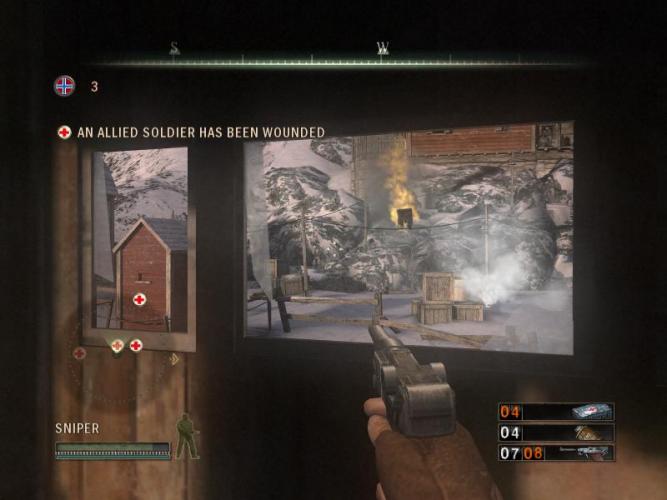This screenshot has width=667, height=500.
Task: Click the soldier stance silhouette icon
Action: (186, 436)
